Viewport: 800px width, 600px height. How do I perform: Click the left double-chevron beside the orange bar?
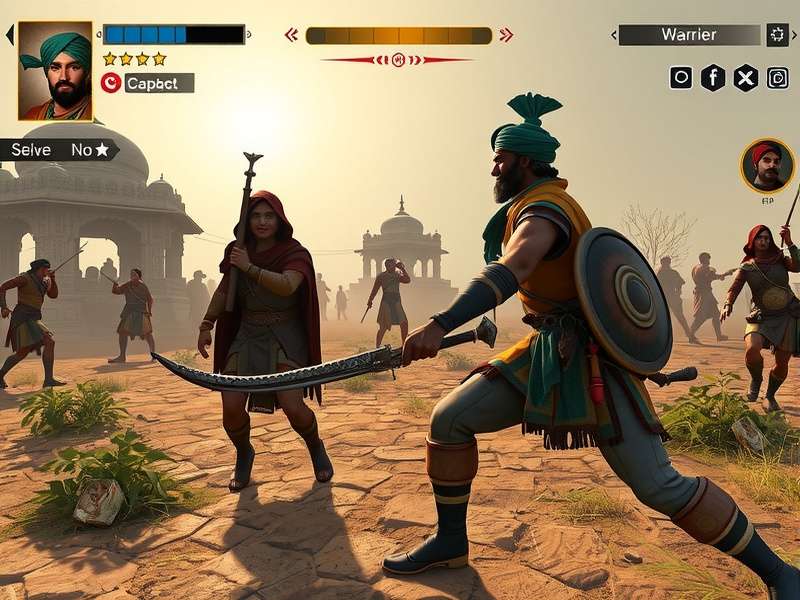(x=291, y=35)
